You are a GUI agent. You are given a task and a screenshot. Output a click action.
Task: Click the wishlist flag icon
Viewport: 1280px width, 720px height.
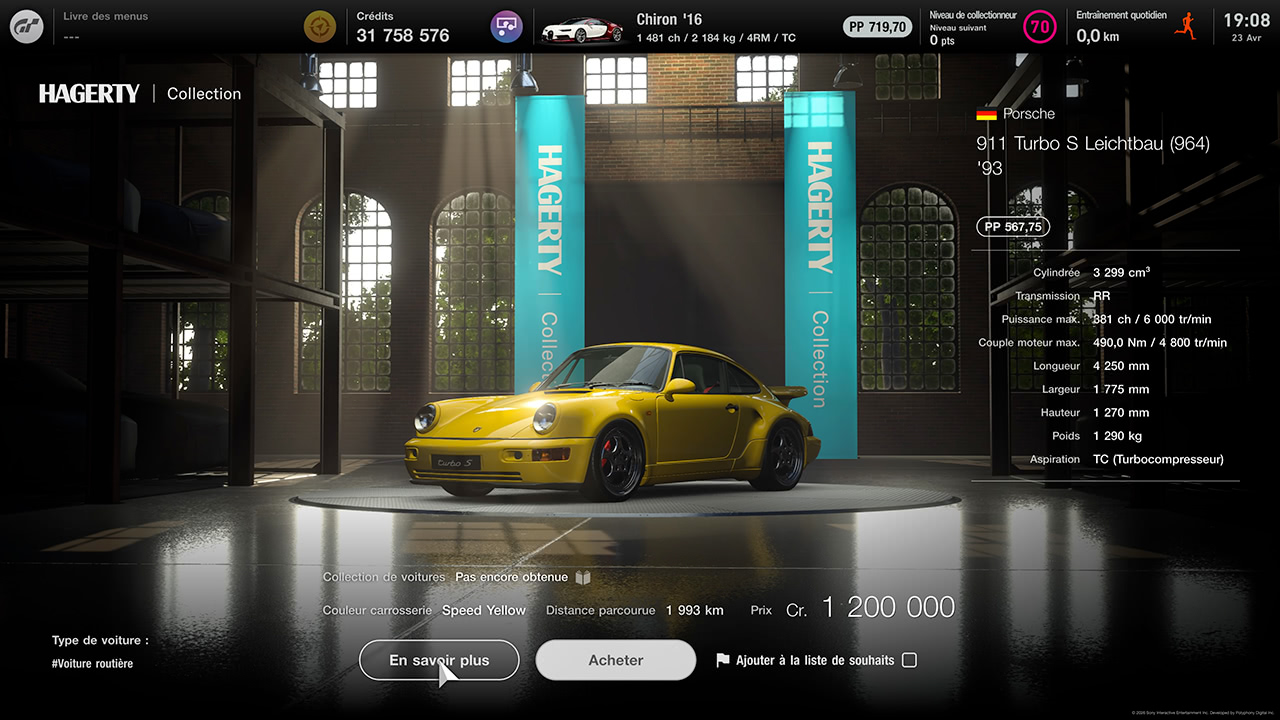pyautogui.click(x=723, y=660)
